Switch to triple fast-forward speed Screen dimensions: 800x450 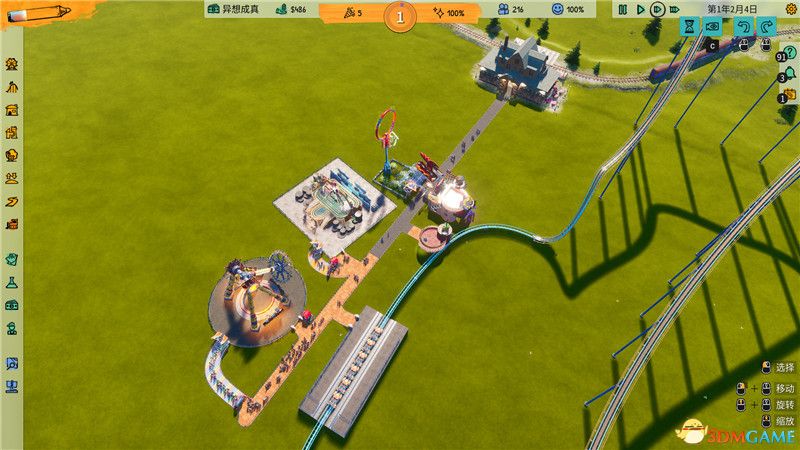point(674,10)
